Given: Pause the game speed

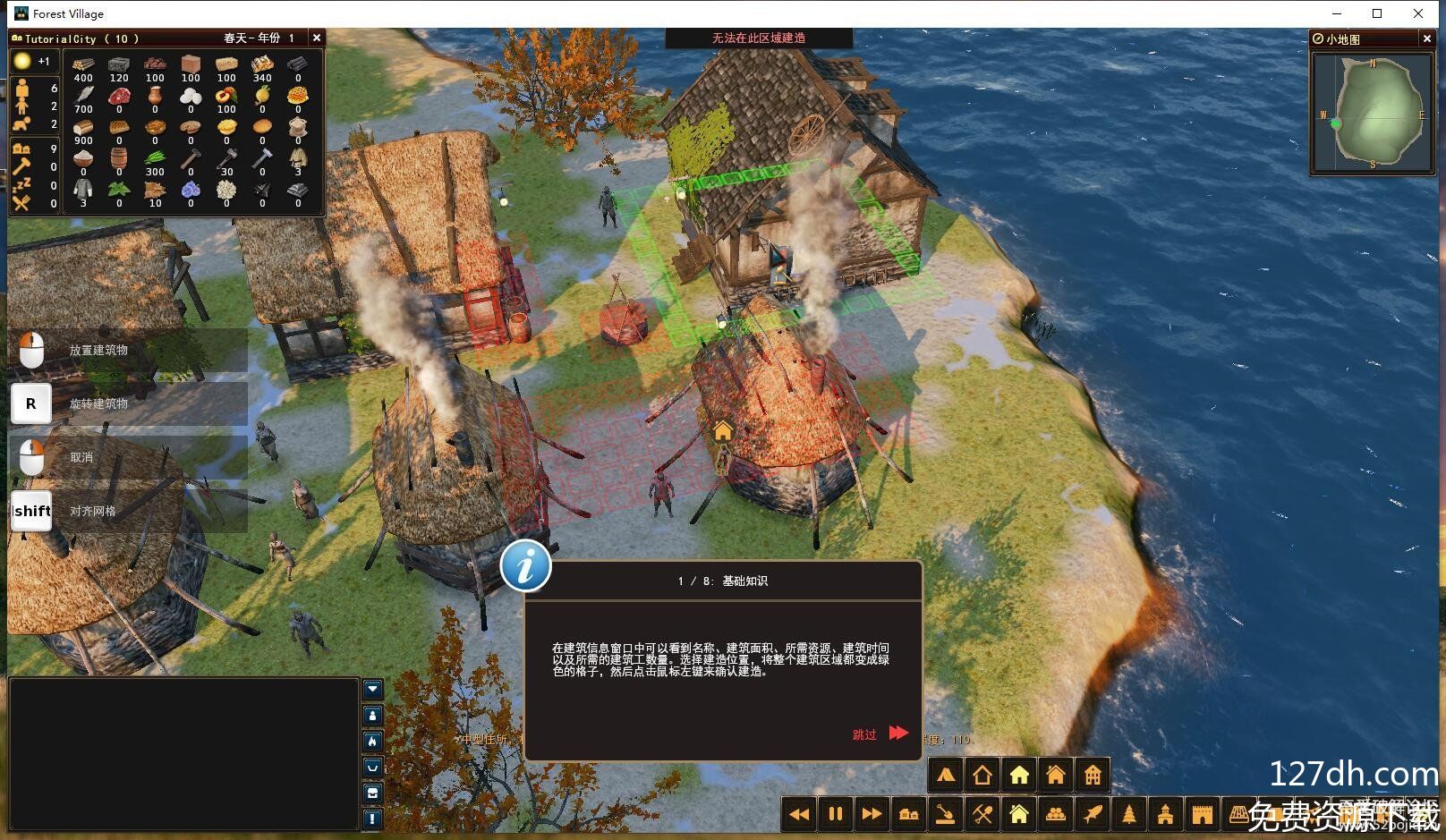Looking at the screenshot, I should coord(836,814).
